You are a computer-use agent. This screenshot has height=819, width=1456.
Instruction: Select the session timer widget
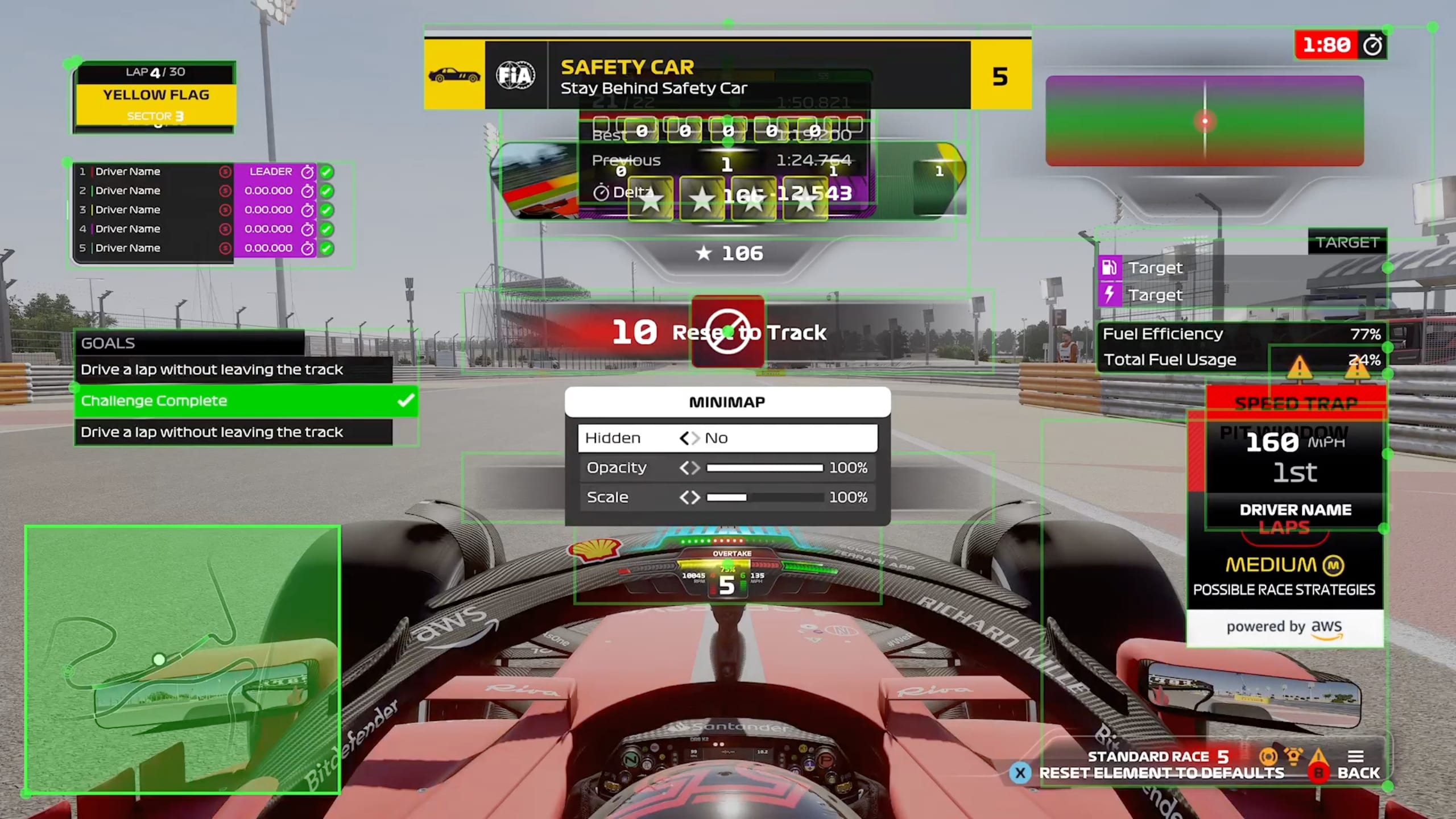tap(1340, 45)
